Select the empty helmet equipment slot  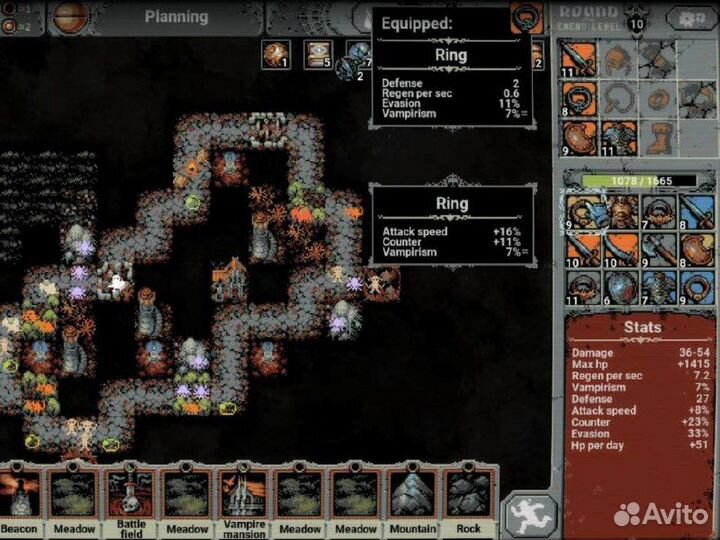[x=616, y=58]
